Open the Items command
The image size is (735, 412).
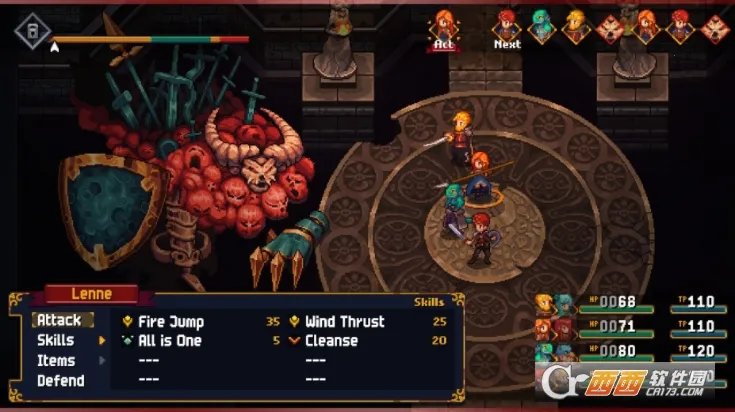(x=56, y=361)
